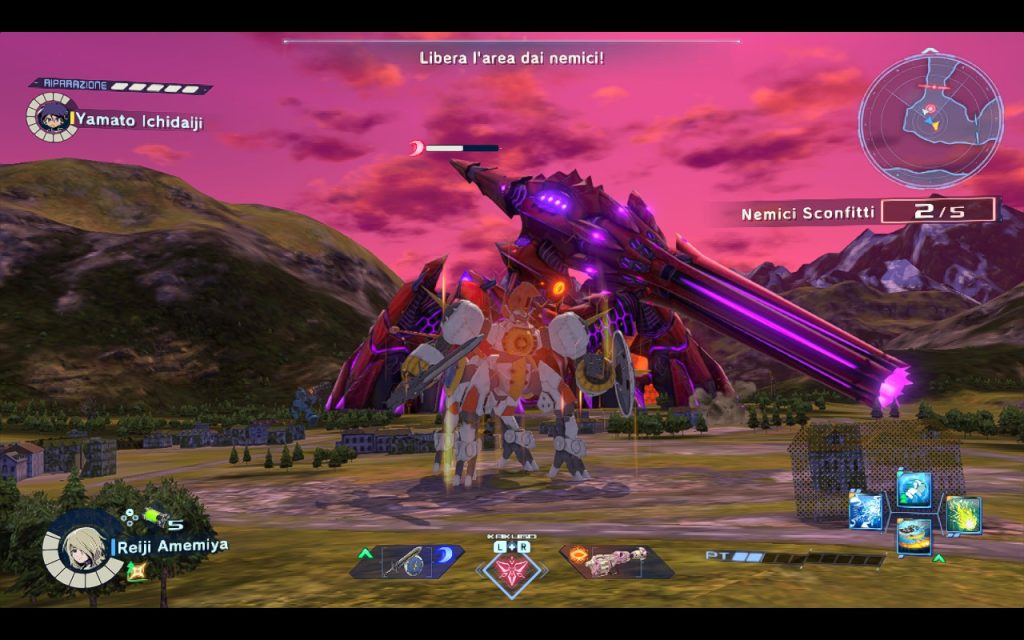
Task: Click the gold star buff icon
Action: point(131,570)
